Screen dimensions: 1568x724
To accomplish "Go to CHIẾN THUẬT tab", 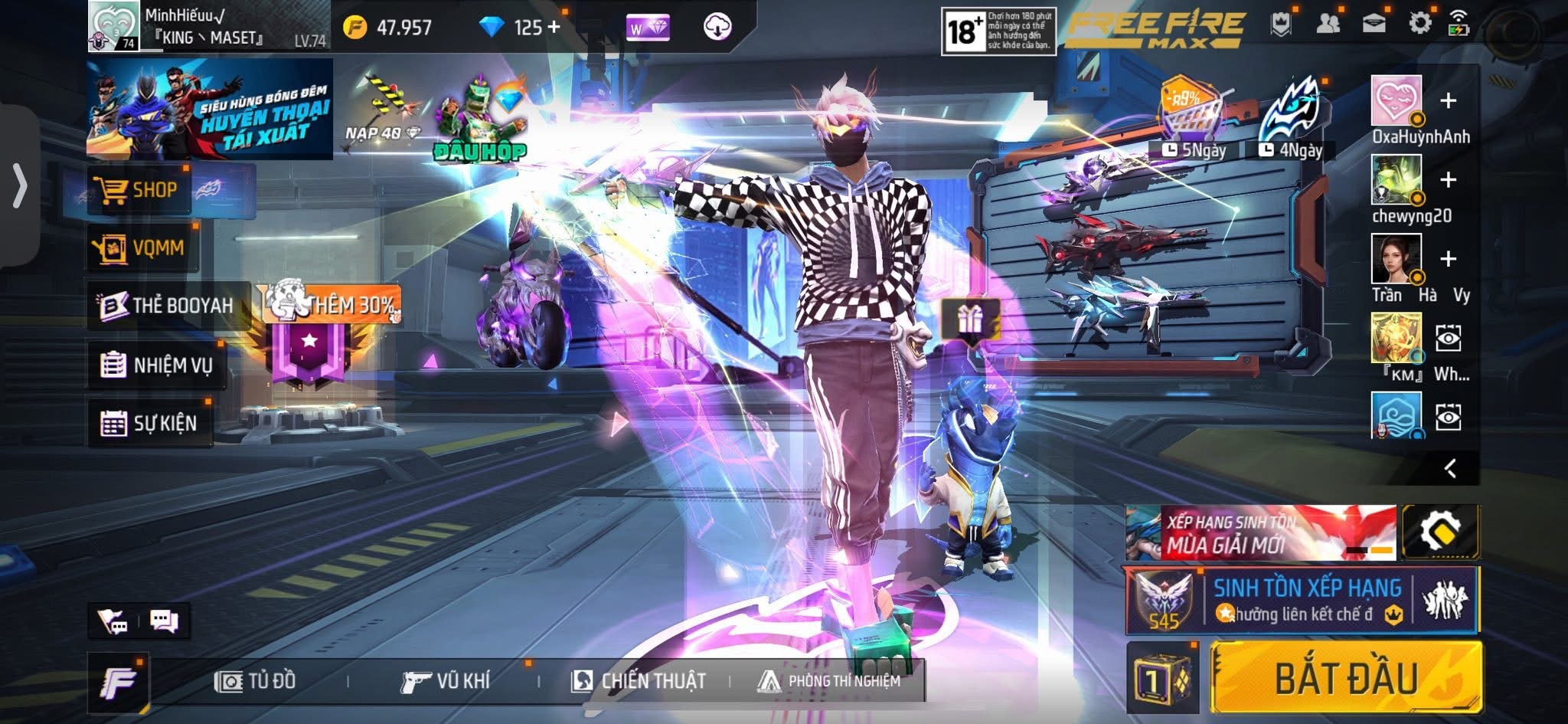I will click(639, 681).
